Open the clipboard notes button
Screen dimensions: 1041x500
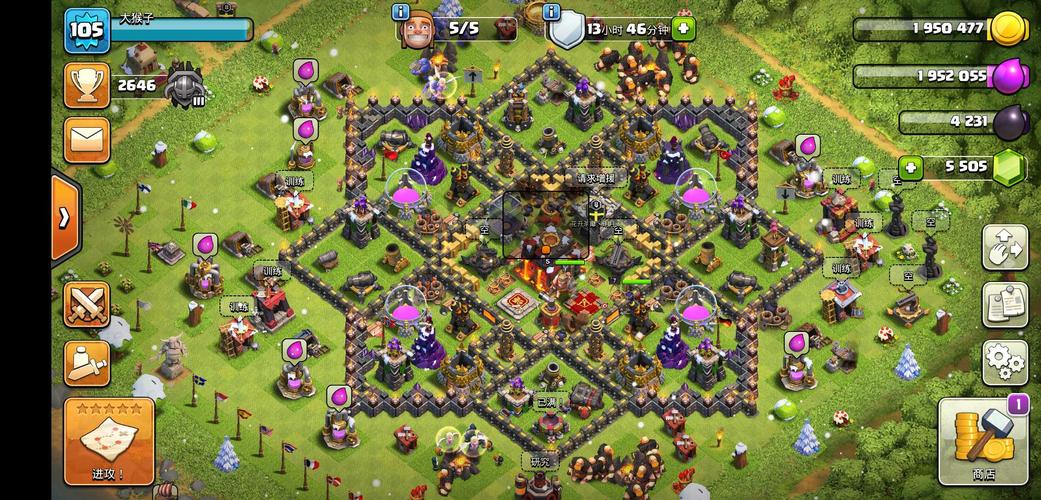click(x=1004, y=305)
